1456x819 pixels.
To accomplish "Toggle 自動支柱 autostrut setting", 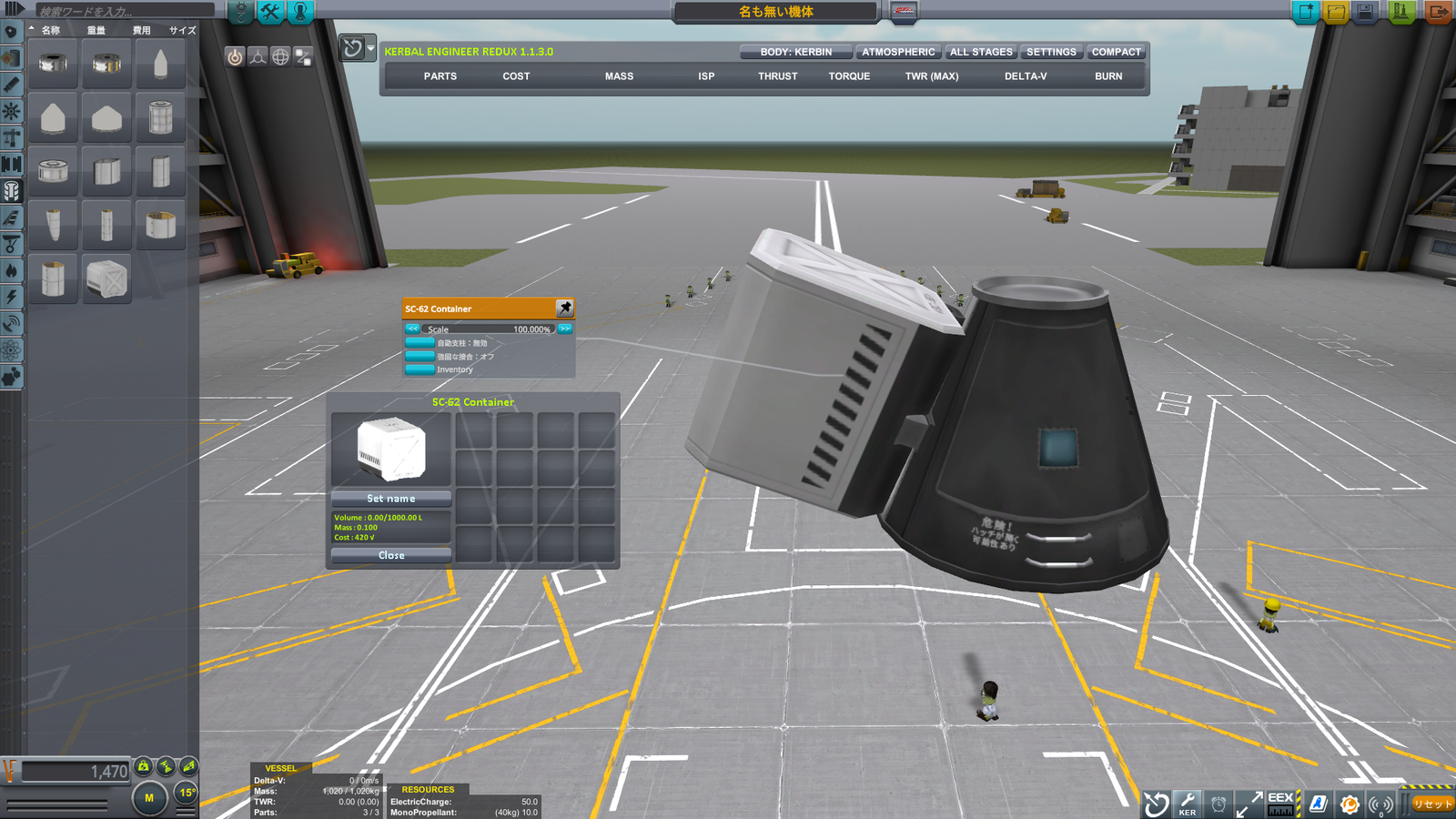I will [x=421, y=344].
